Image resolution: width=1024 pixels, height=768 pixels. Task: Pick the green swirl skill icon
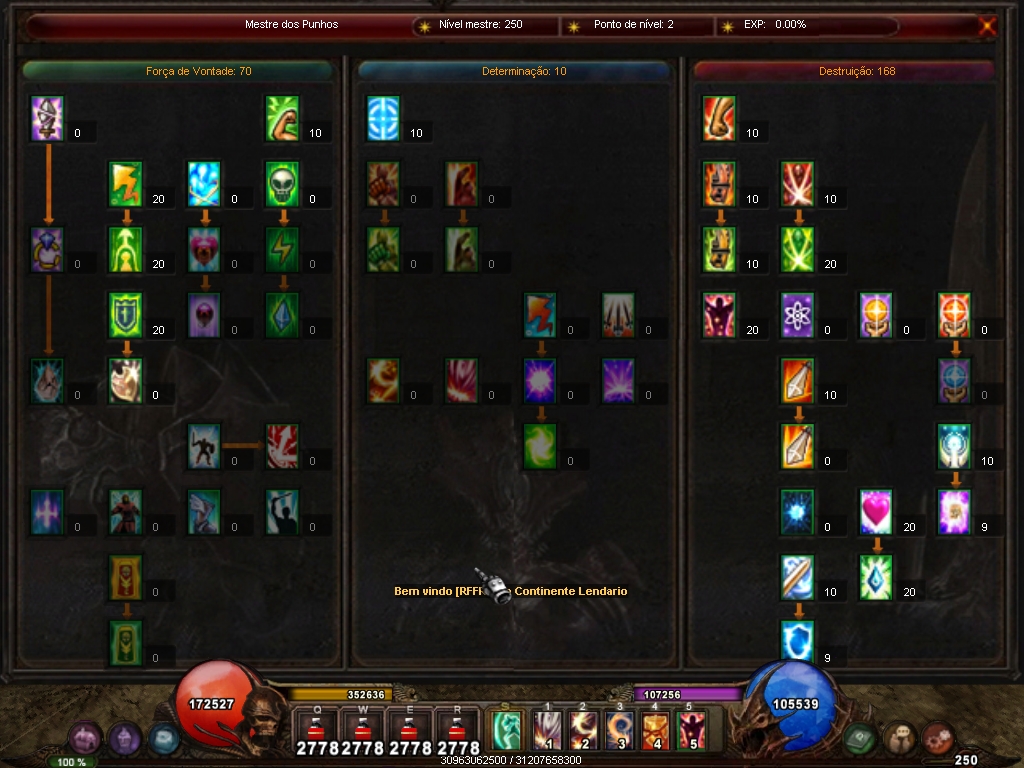click(540, 446)
